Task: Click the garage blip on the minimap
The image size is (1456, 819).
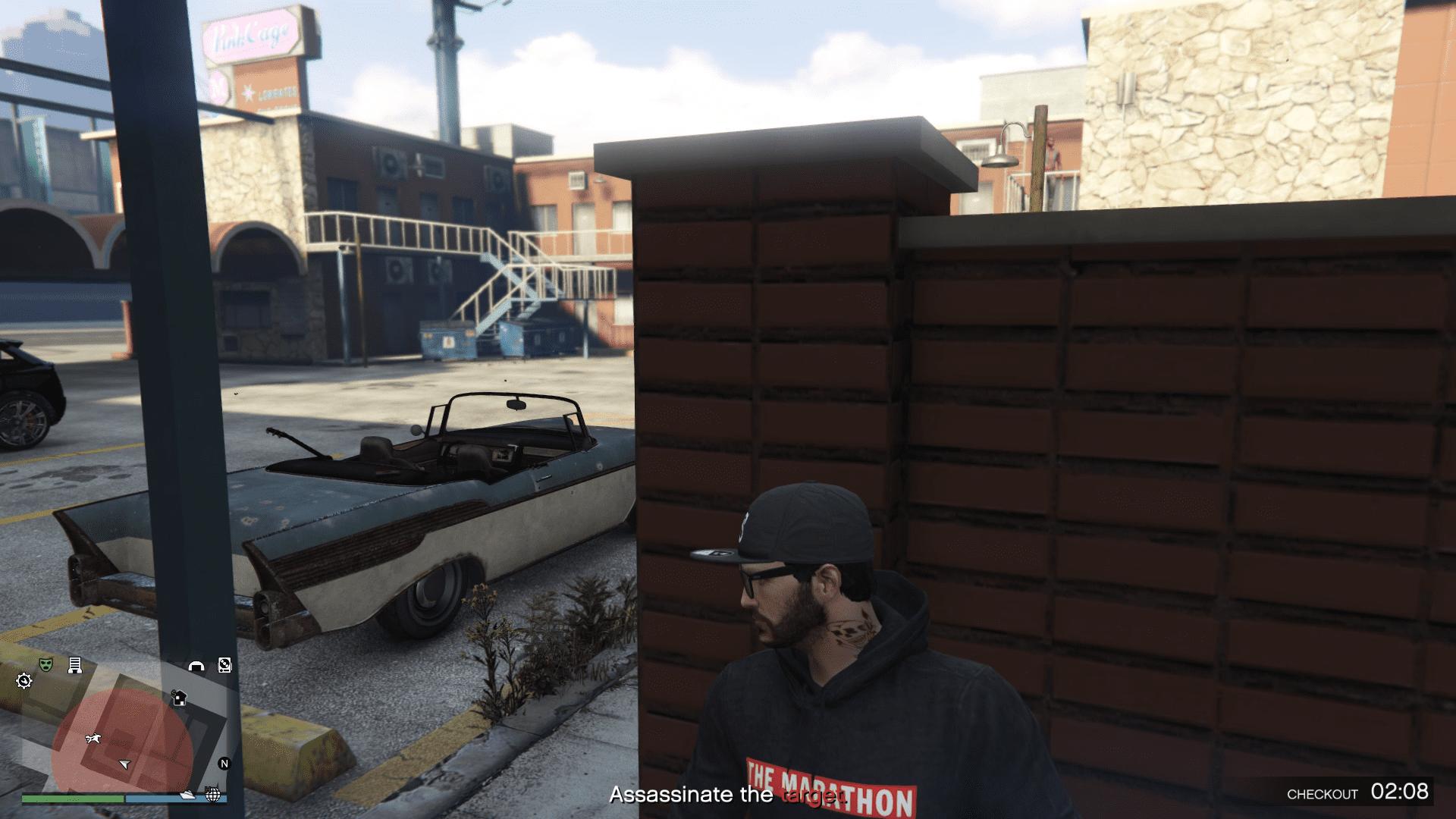Action: [x=196, y=666]
